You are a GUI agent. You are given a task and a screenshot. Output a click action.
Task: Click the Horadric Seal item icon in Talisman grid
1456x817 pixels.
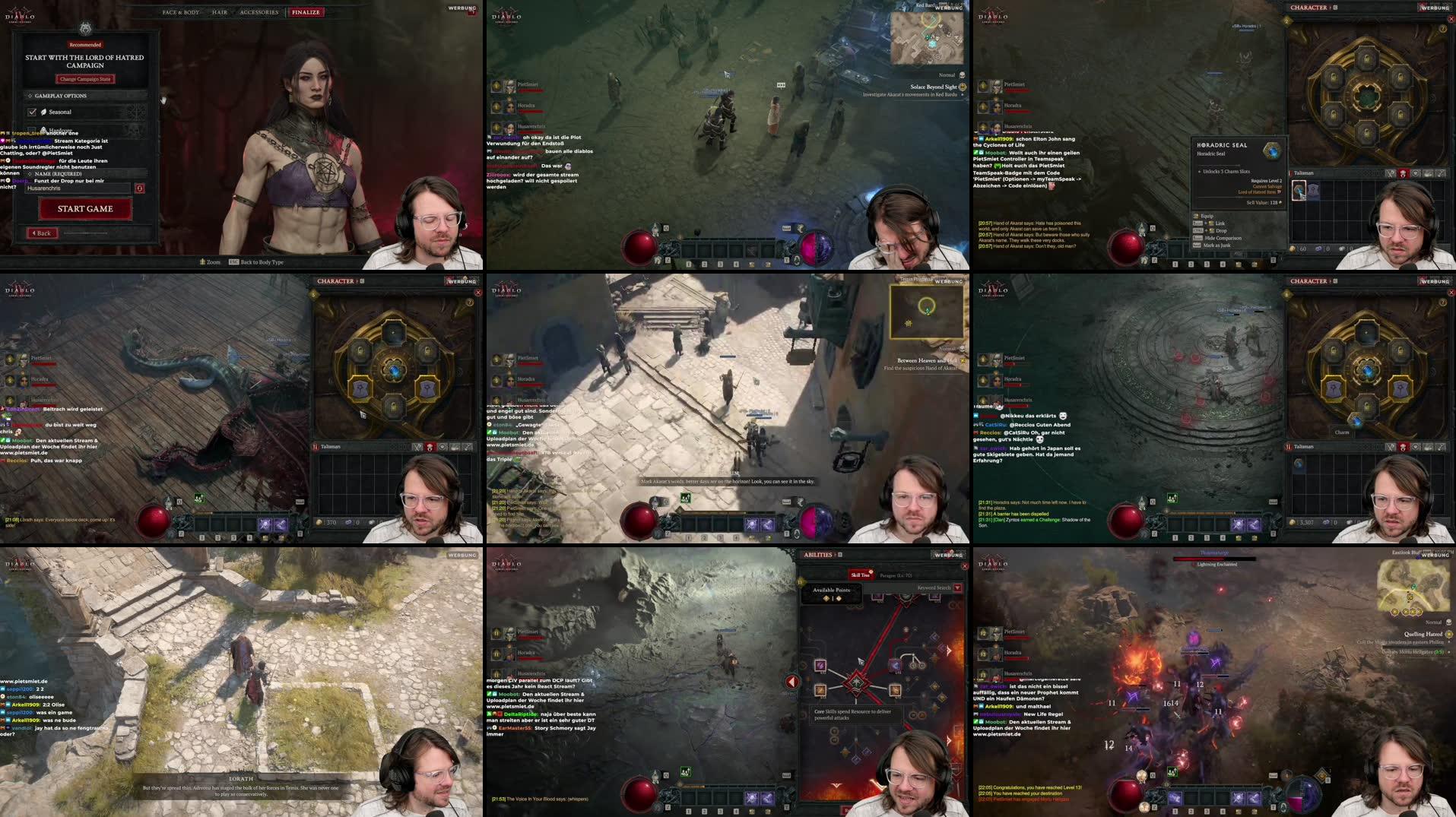1299,191
